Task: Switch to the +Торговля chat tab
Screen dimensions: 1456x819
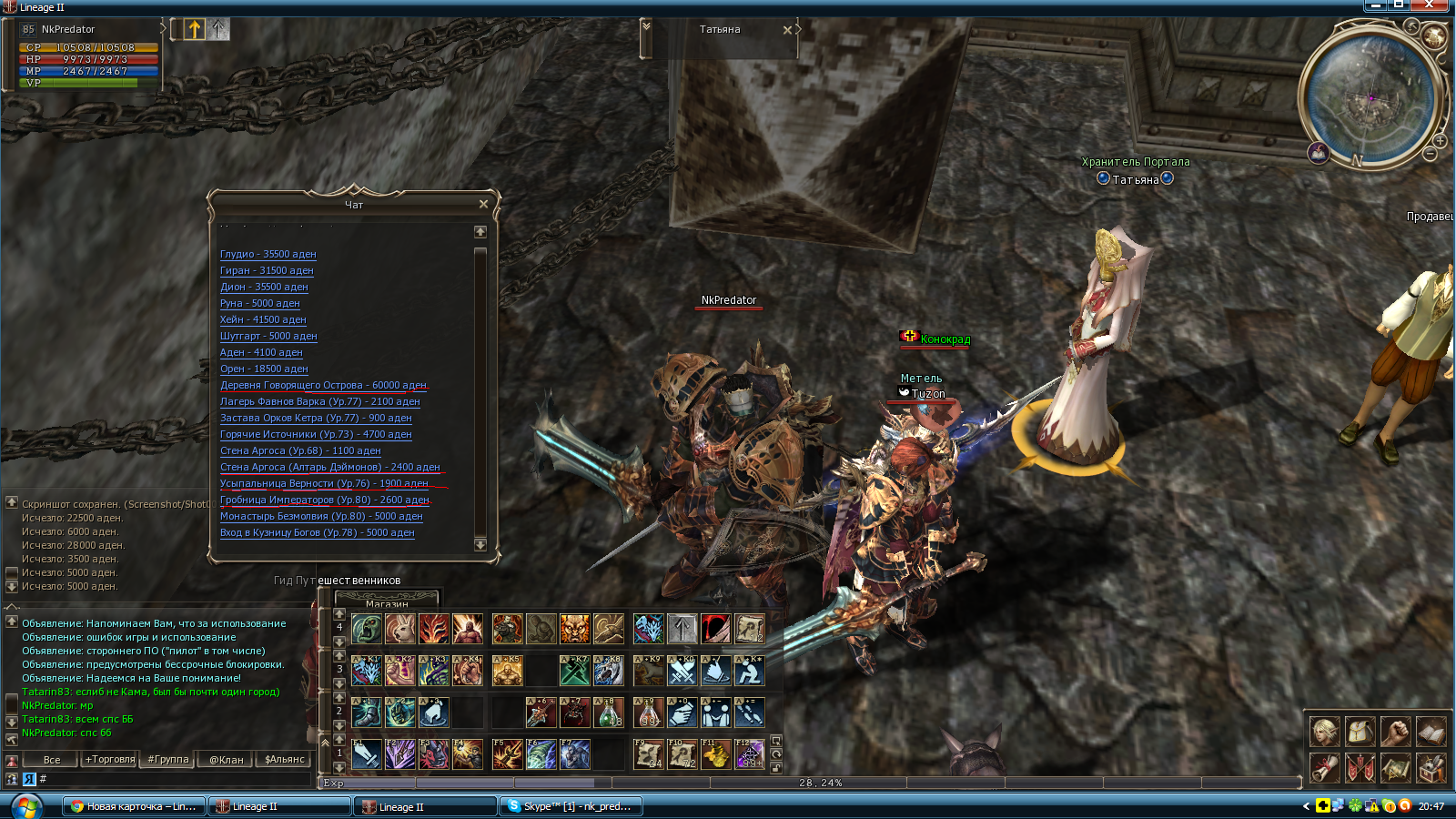Action: point(110,759)
